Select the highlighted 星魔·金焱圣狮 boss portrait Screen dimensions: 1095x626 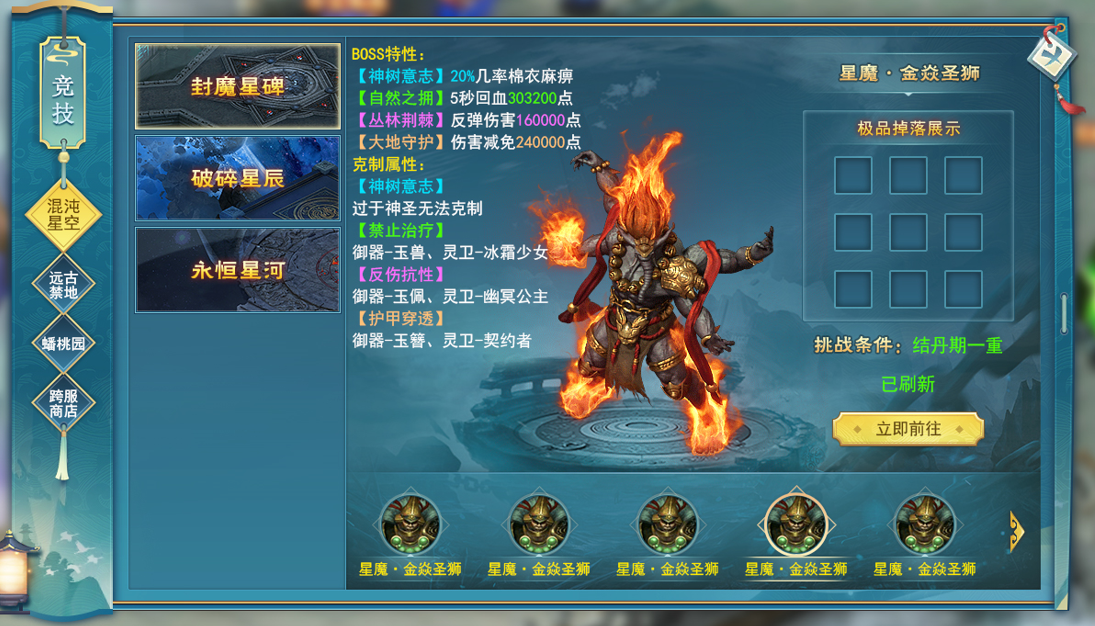[x=795, y=524]
